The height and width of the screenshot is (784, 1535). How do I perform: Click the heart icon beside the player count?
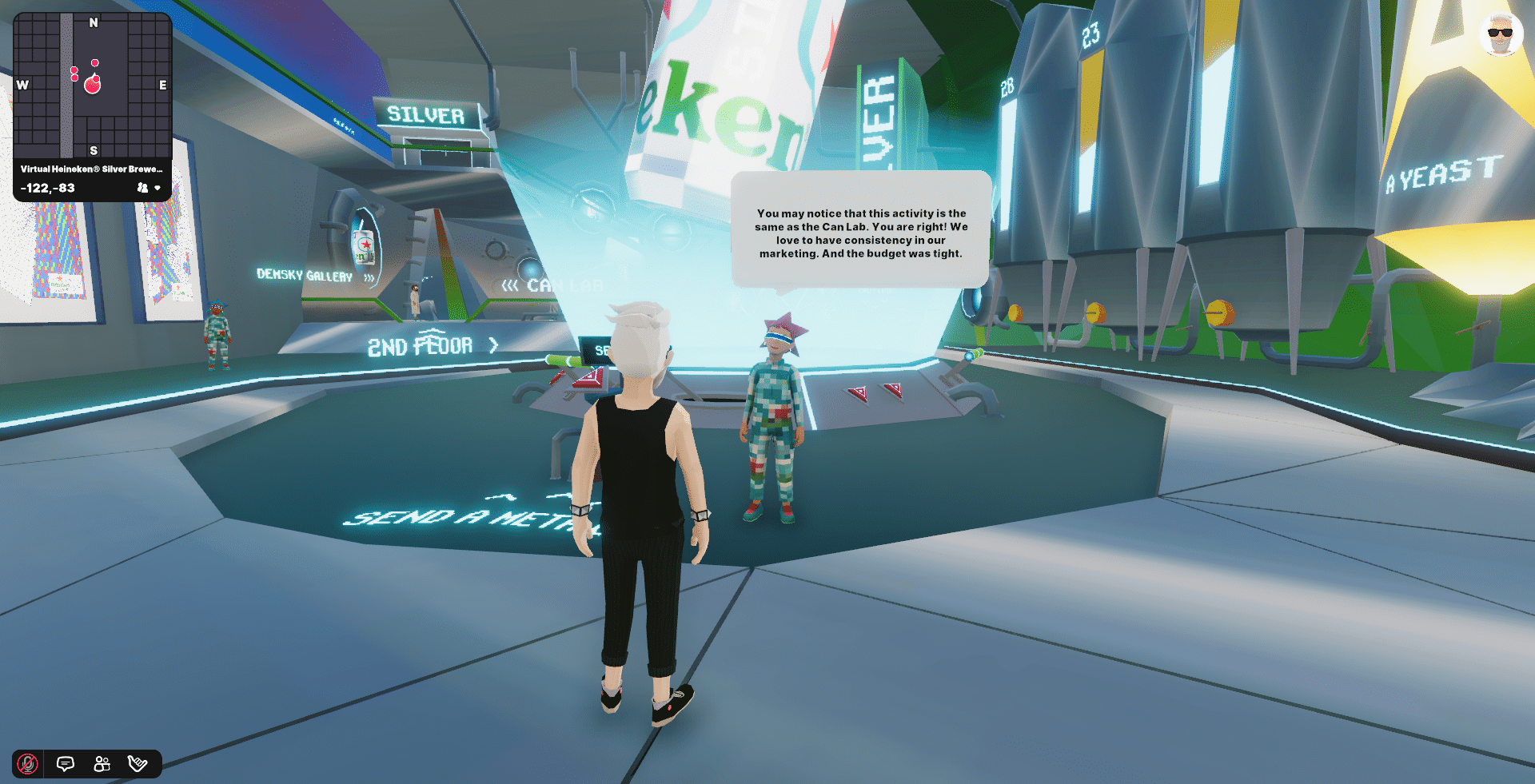tap(158, 187)
